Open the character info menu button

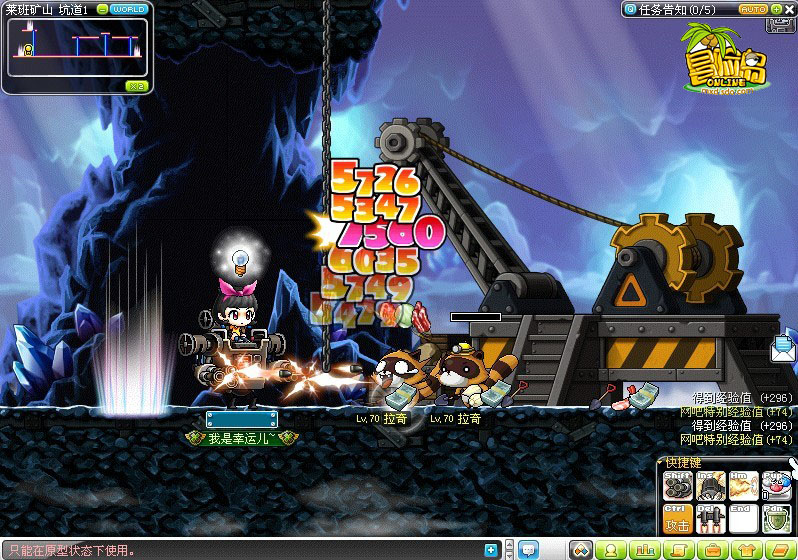[612, 550]
